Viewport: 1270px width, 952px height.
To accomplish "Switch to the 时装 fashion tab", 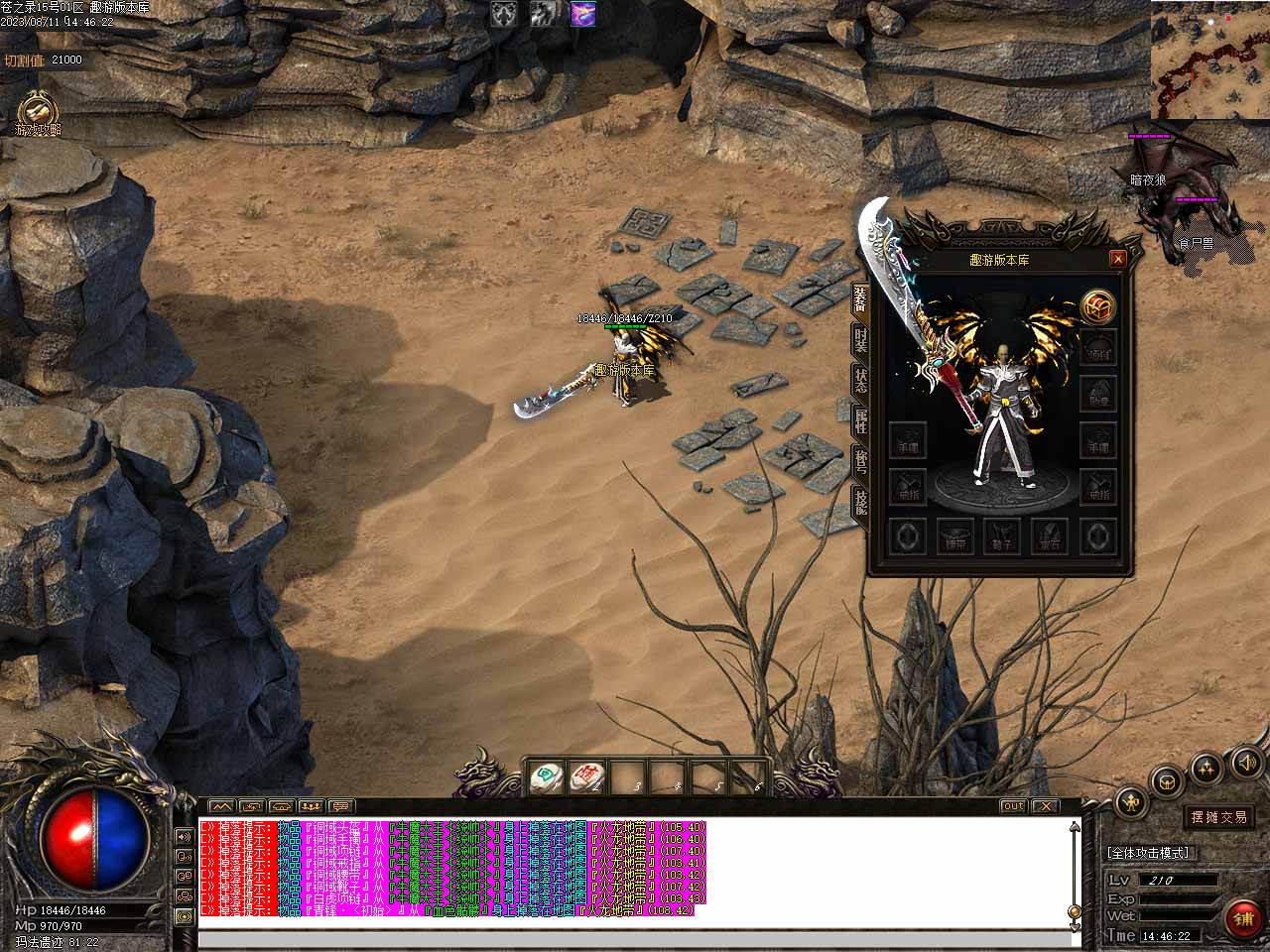I will click(x=860, y=340).
